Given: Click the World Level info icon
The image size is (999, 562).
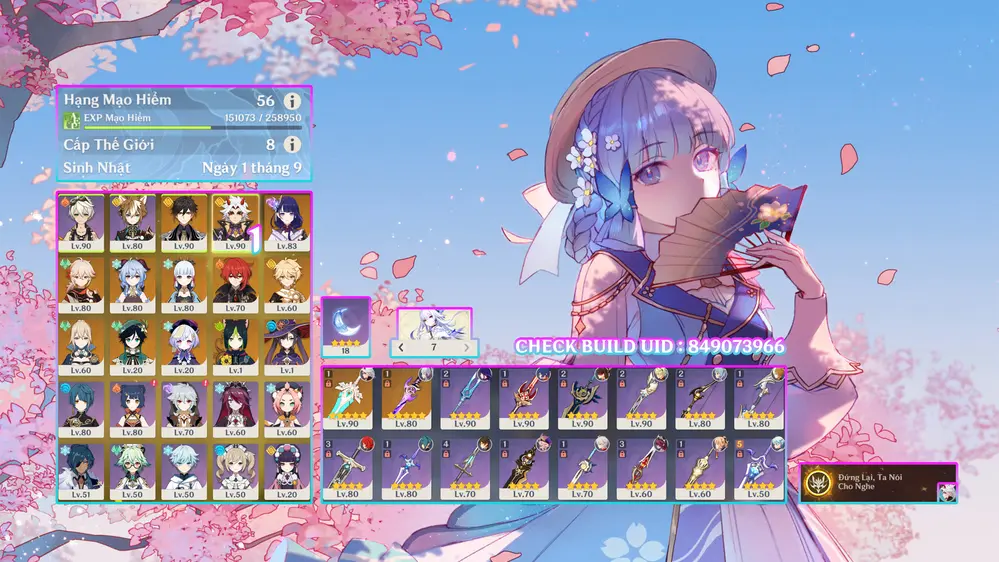Looking at the screenshot, I should click(x=292, y=145).
